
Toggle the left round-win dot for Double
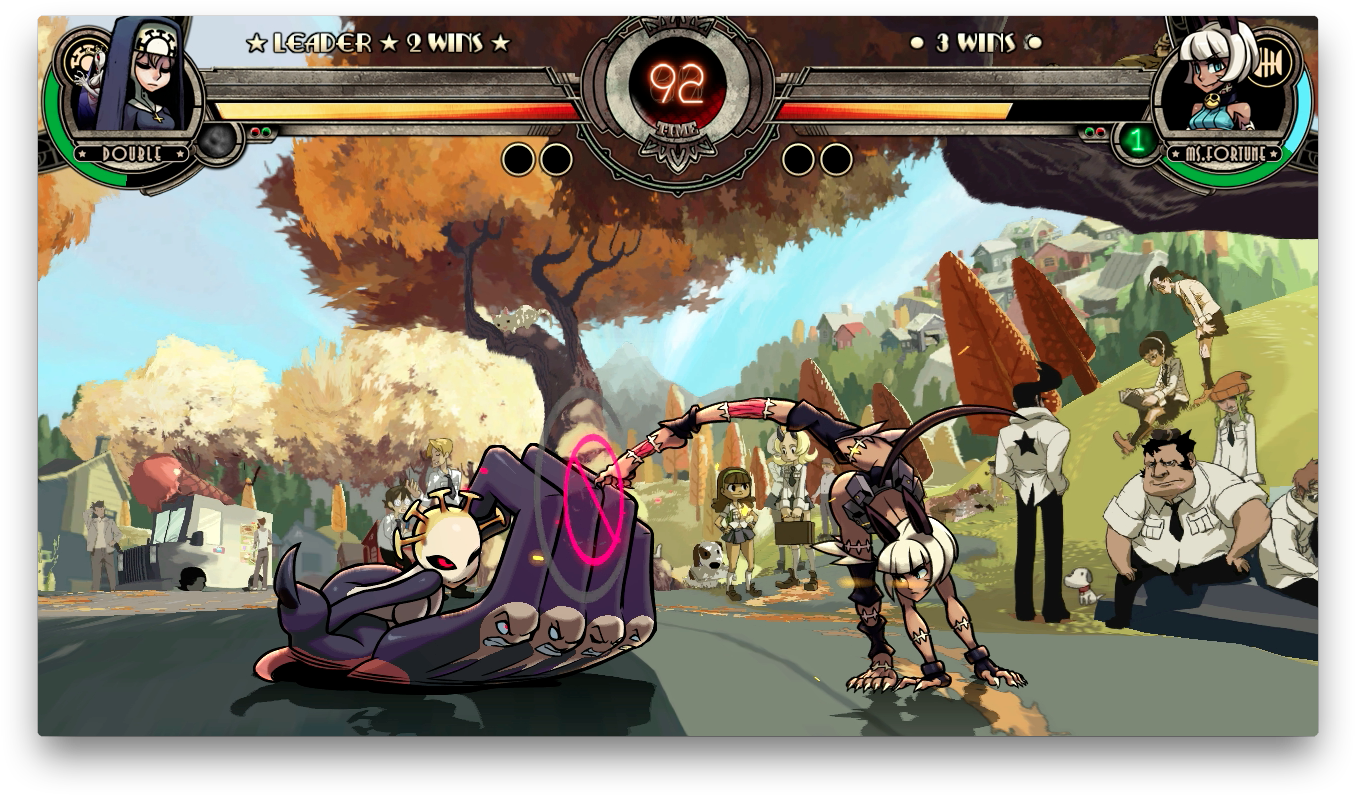click(x=519, y=160)
